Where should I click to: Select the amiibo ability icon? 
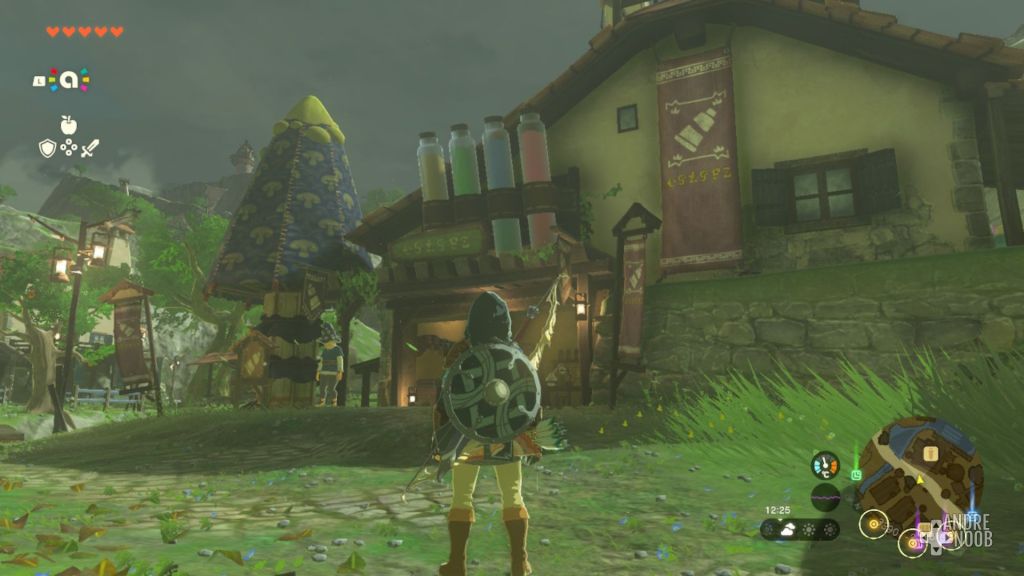point(68,80)
